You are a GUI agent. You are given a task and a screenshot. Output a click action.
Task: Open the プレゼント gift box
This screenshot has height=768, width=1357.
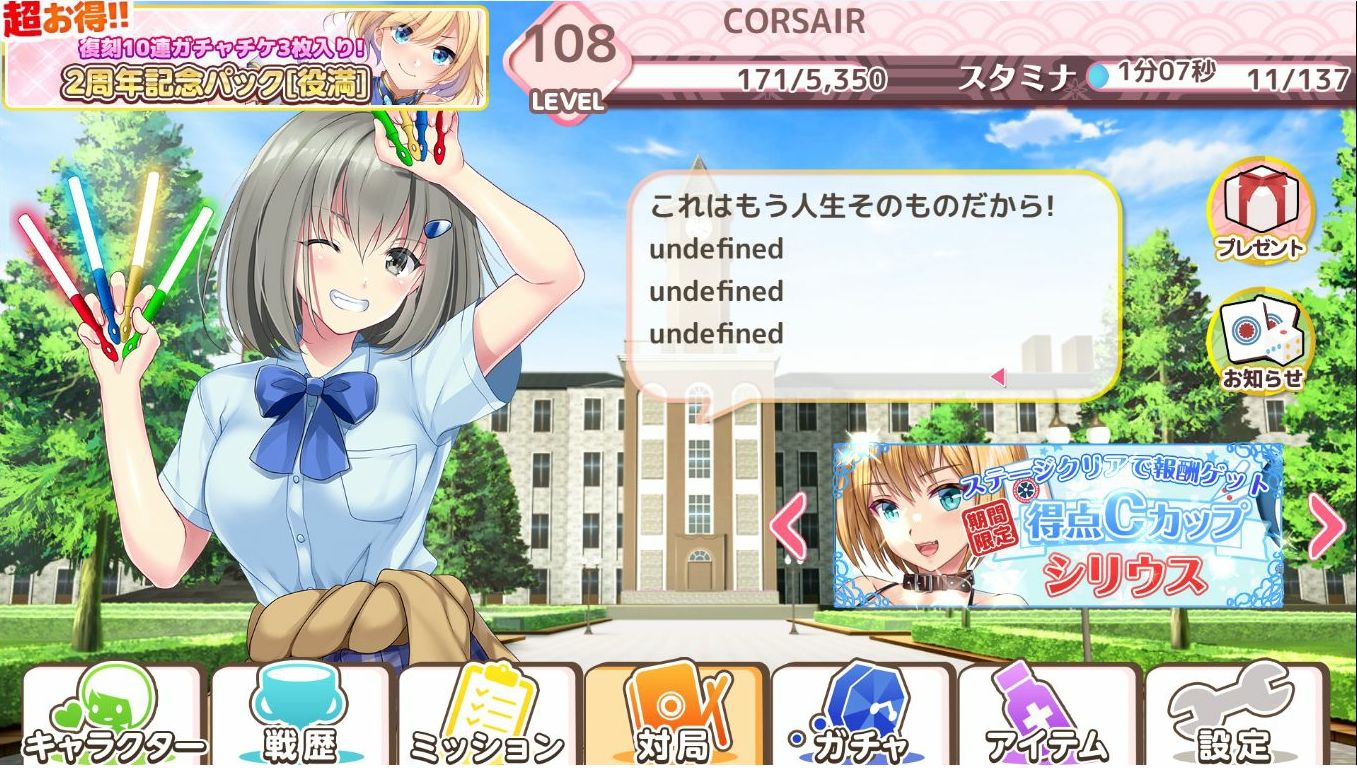coord(1260,213)
